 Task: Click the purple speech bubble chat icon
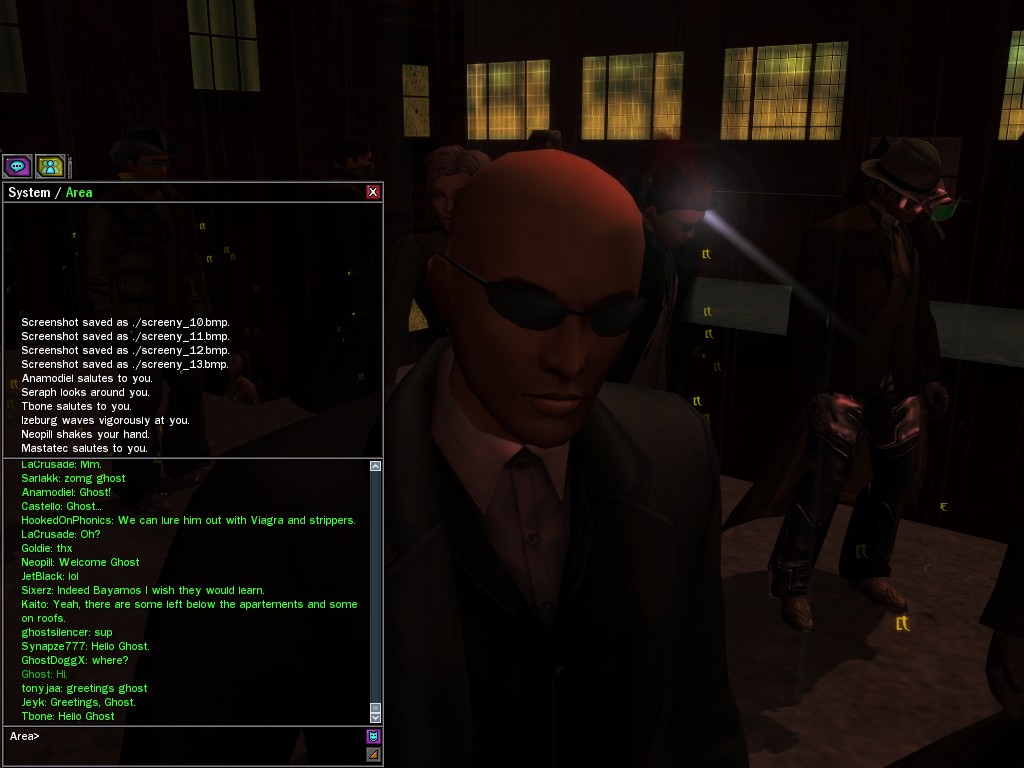click(17, 166)
